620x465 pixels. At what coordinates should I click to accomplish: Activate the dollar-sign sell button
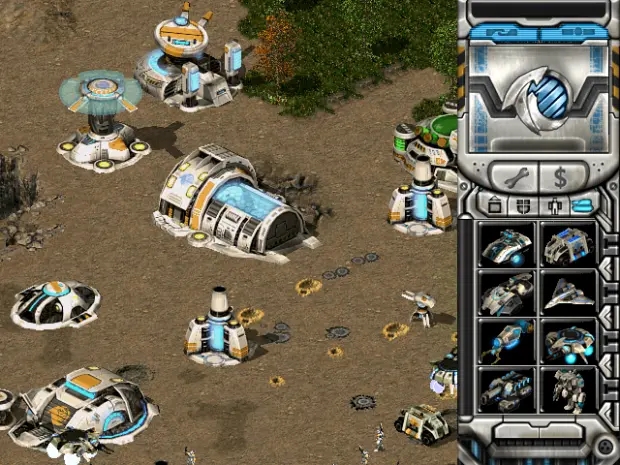[x=560, y=179]
